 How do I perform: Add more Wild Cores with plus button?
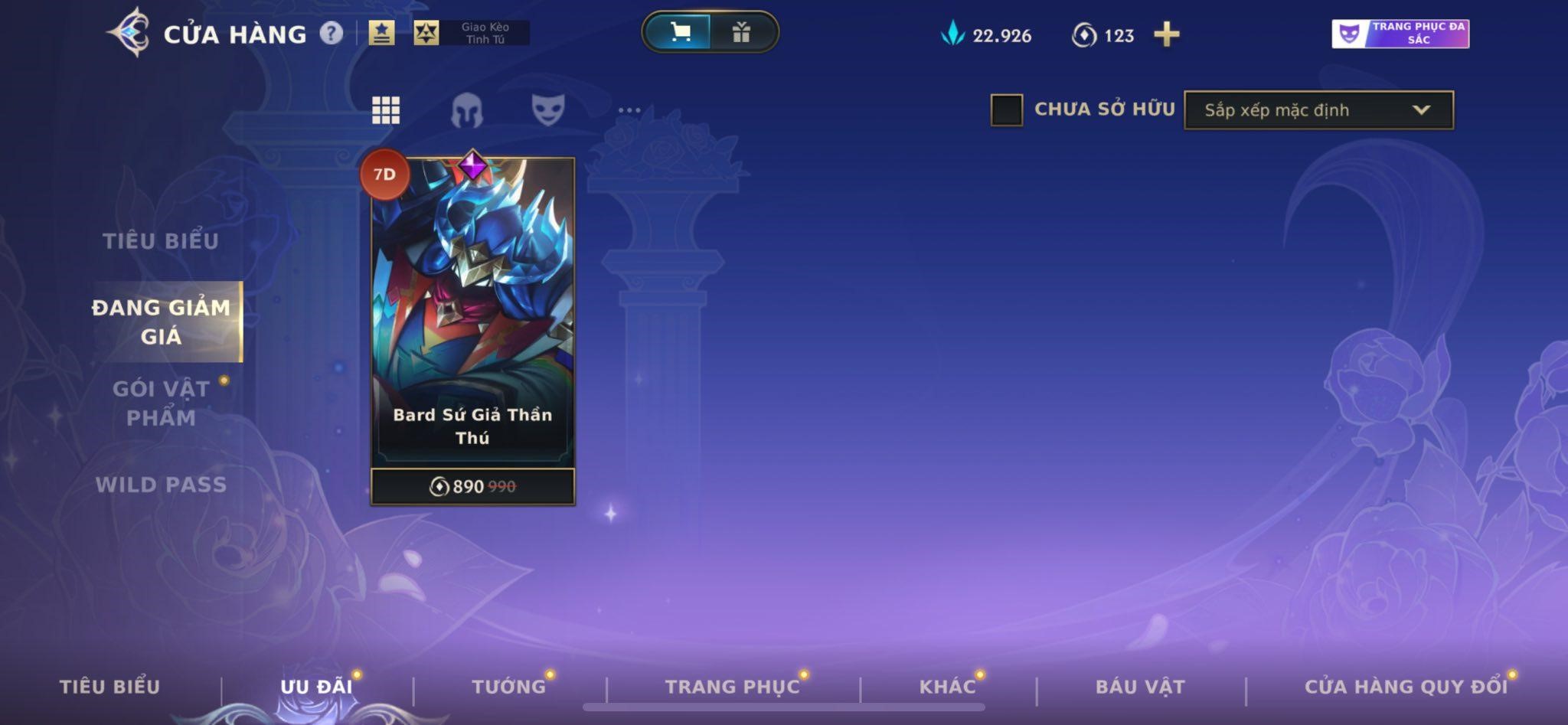click(x=1166, y=34)
